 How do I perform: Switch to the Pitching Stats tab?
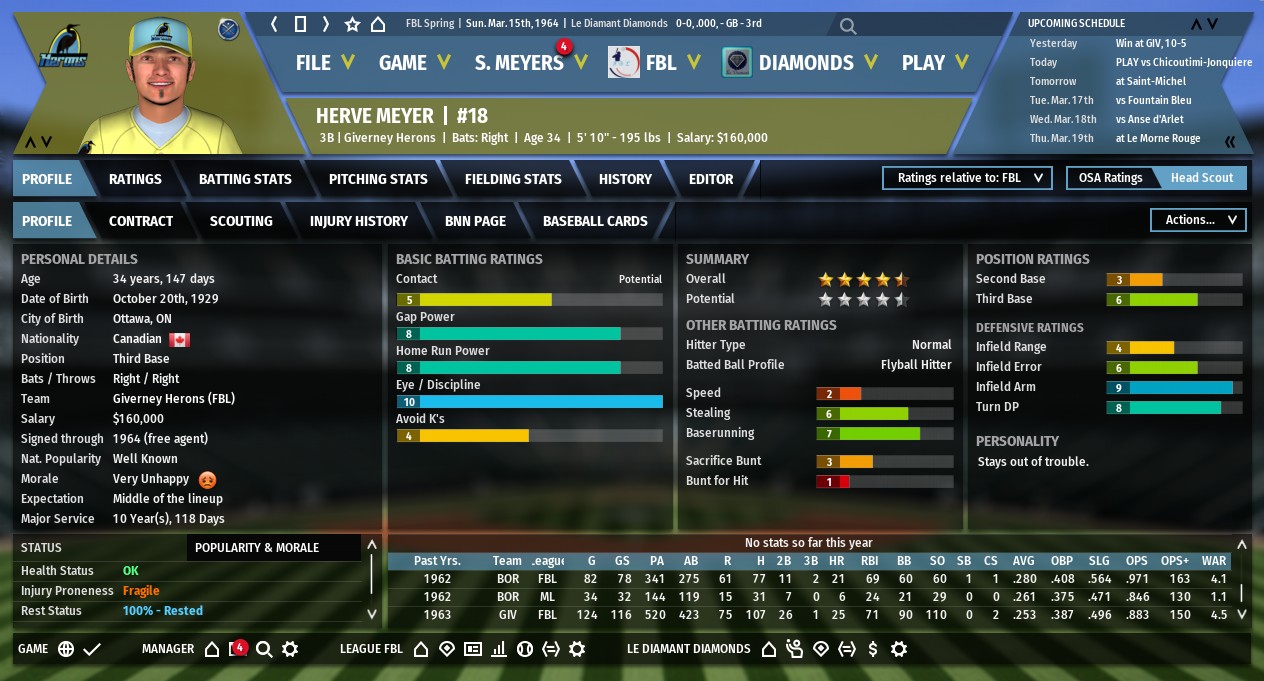(x=378, y=179)
